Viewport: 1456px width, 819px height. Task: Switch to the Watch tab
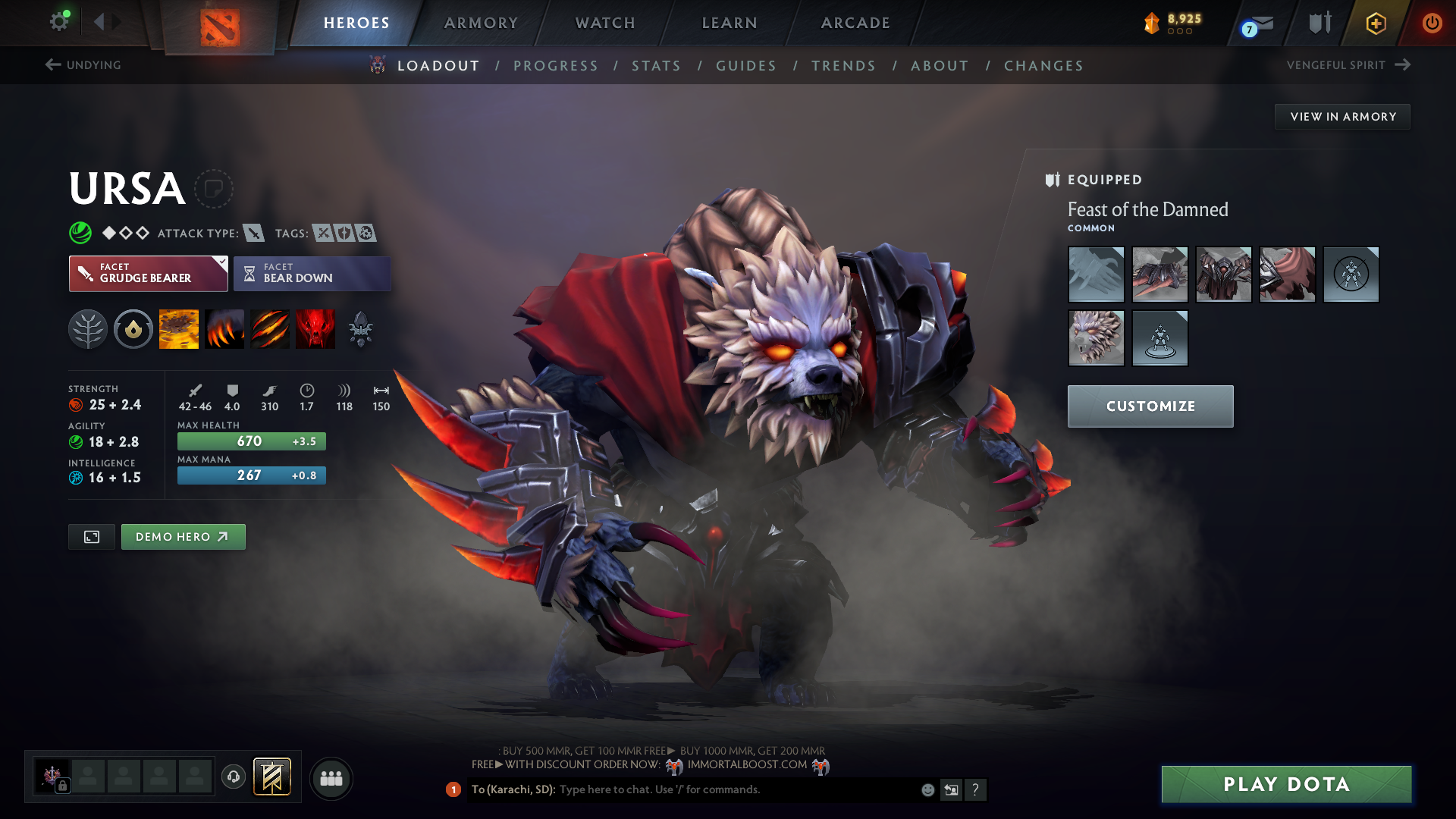coord(605,23)
